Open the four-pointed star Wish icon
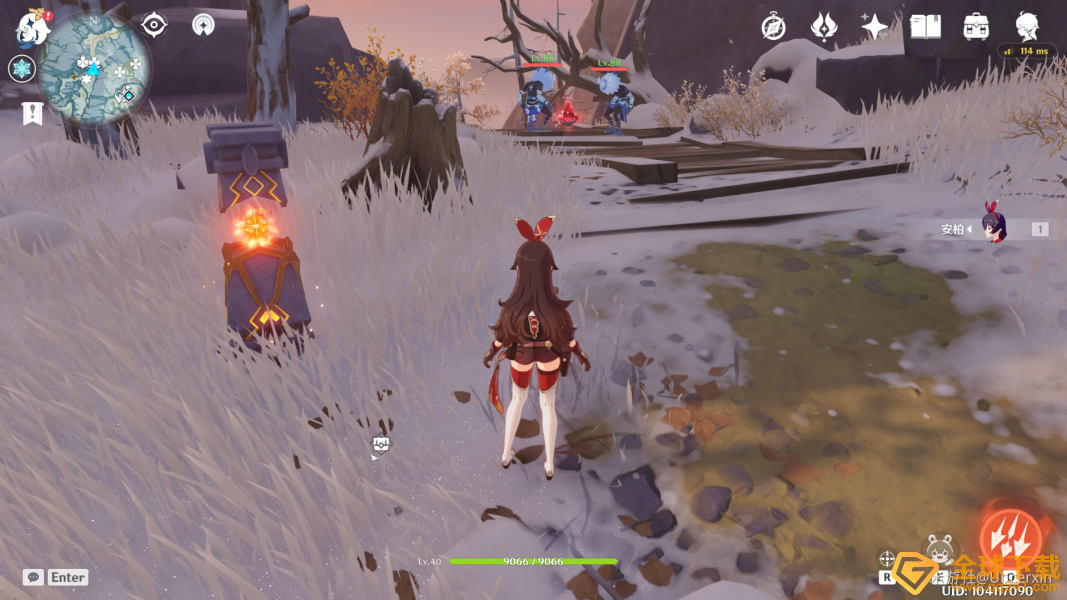Viewport: 1067px width, 600px height. point(875,27)
